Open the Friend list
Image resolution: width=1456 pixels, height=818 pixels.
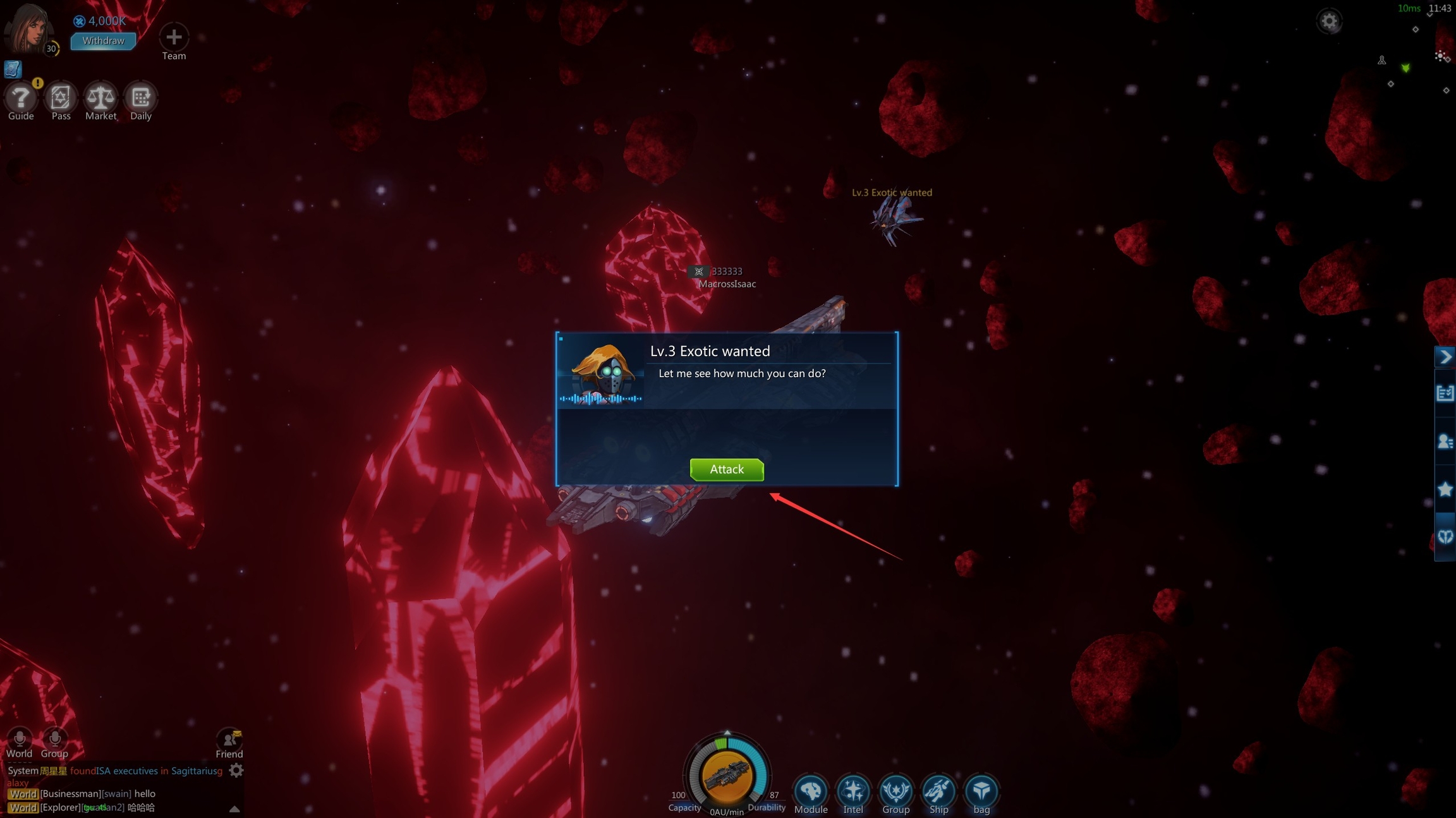coord(229,740)
